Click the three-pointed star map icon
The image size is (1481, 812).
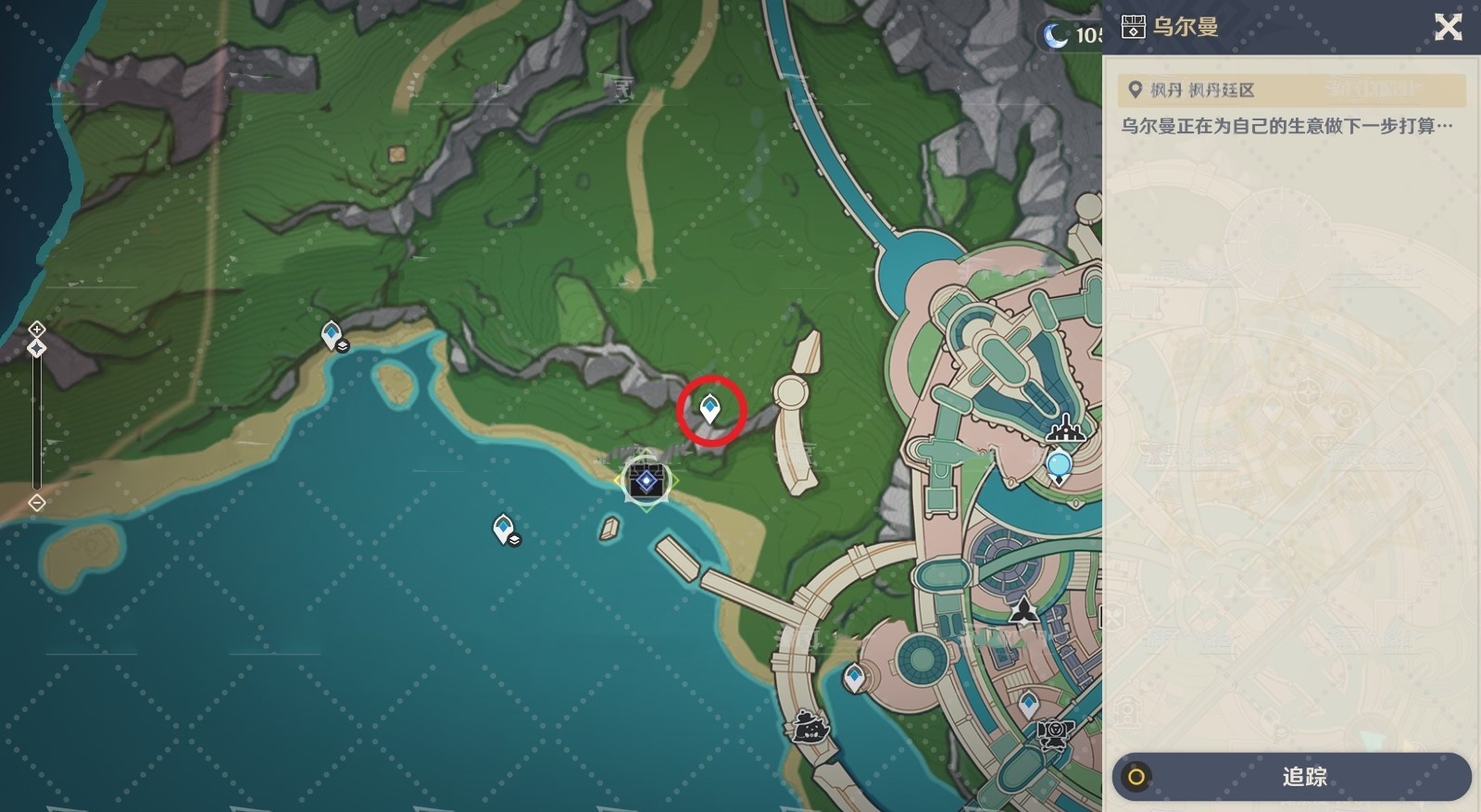point(1023,611)
